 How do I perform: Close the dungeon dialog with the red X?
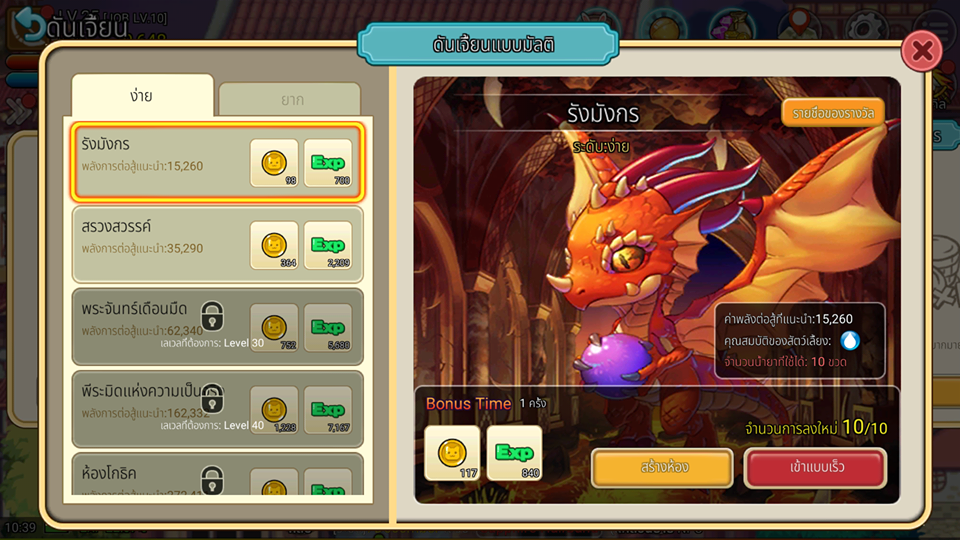click(921, 49)
